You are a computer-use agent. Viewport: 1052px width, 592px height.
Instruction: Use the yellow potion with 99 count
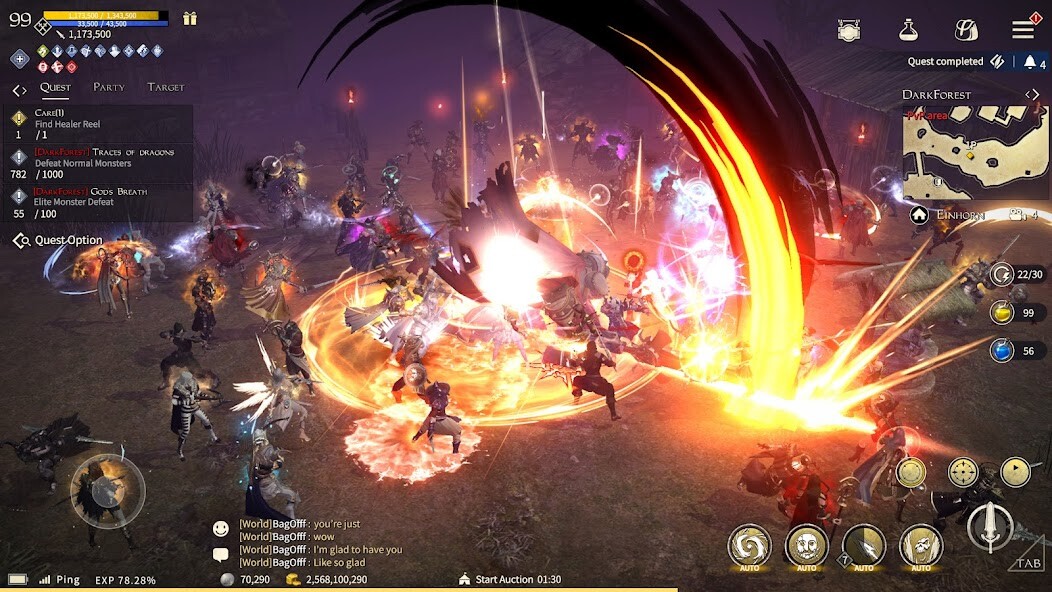[1002, 313]
